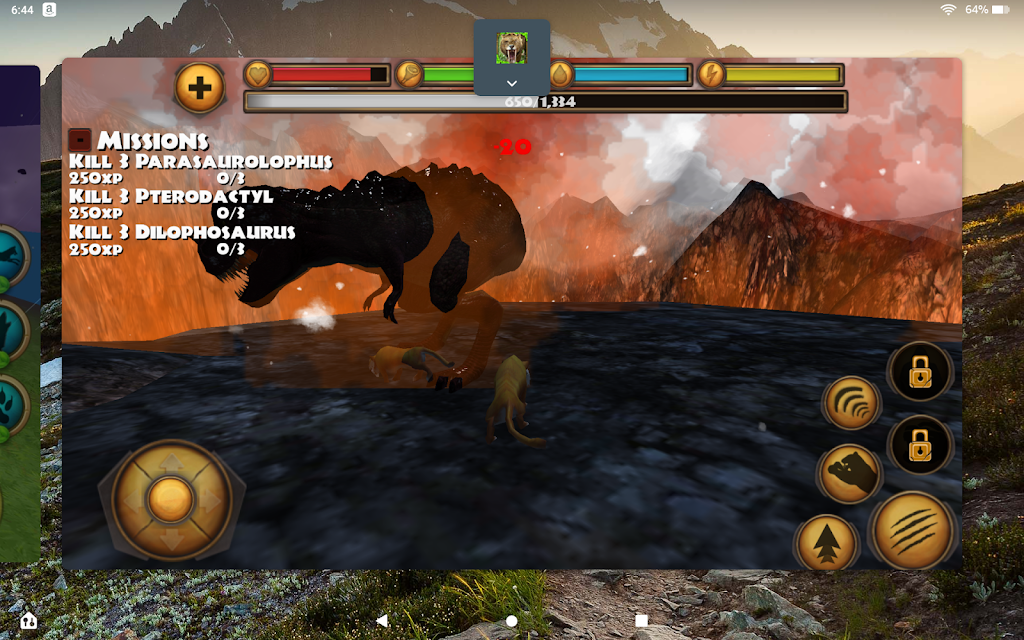
Task: Open the plus menu button
Action: 200,87
